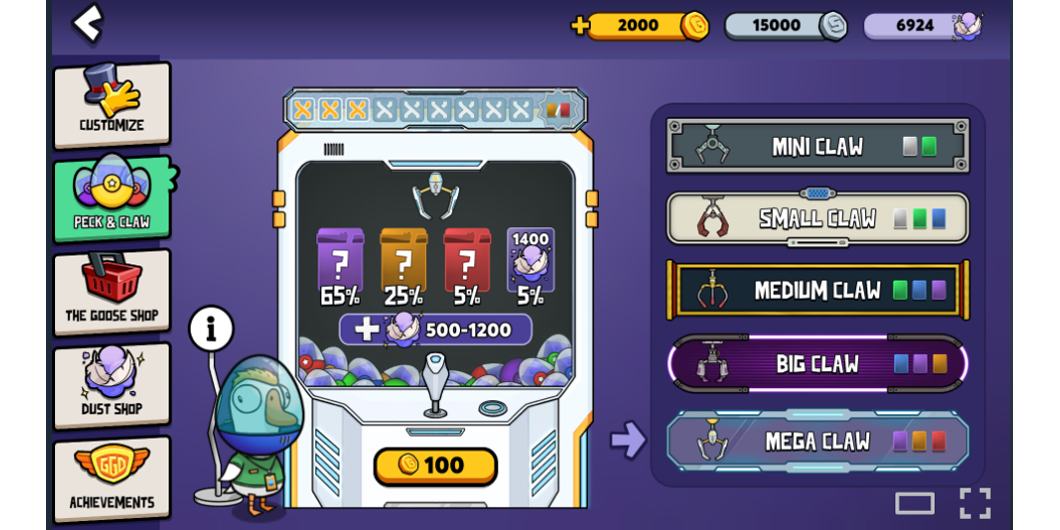
Task: Switch to the Peck & Claw tab
Action: 111,198
